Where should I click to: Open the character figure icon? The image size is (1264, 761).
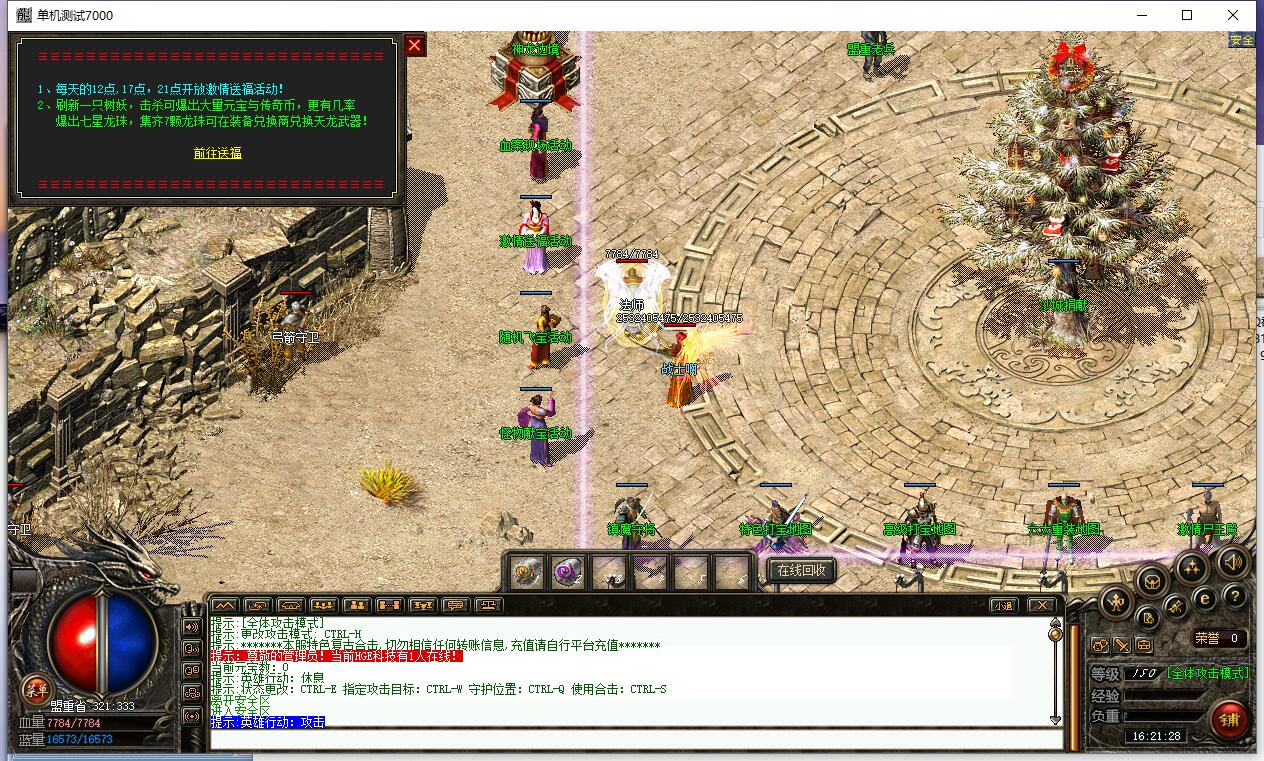click(x=1116, y=601)
